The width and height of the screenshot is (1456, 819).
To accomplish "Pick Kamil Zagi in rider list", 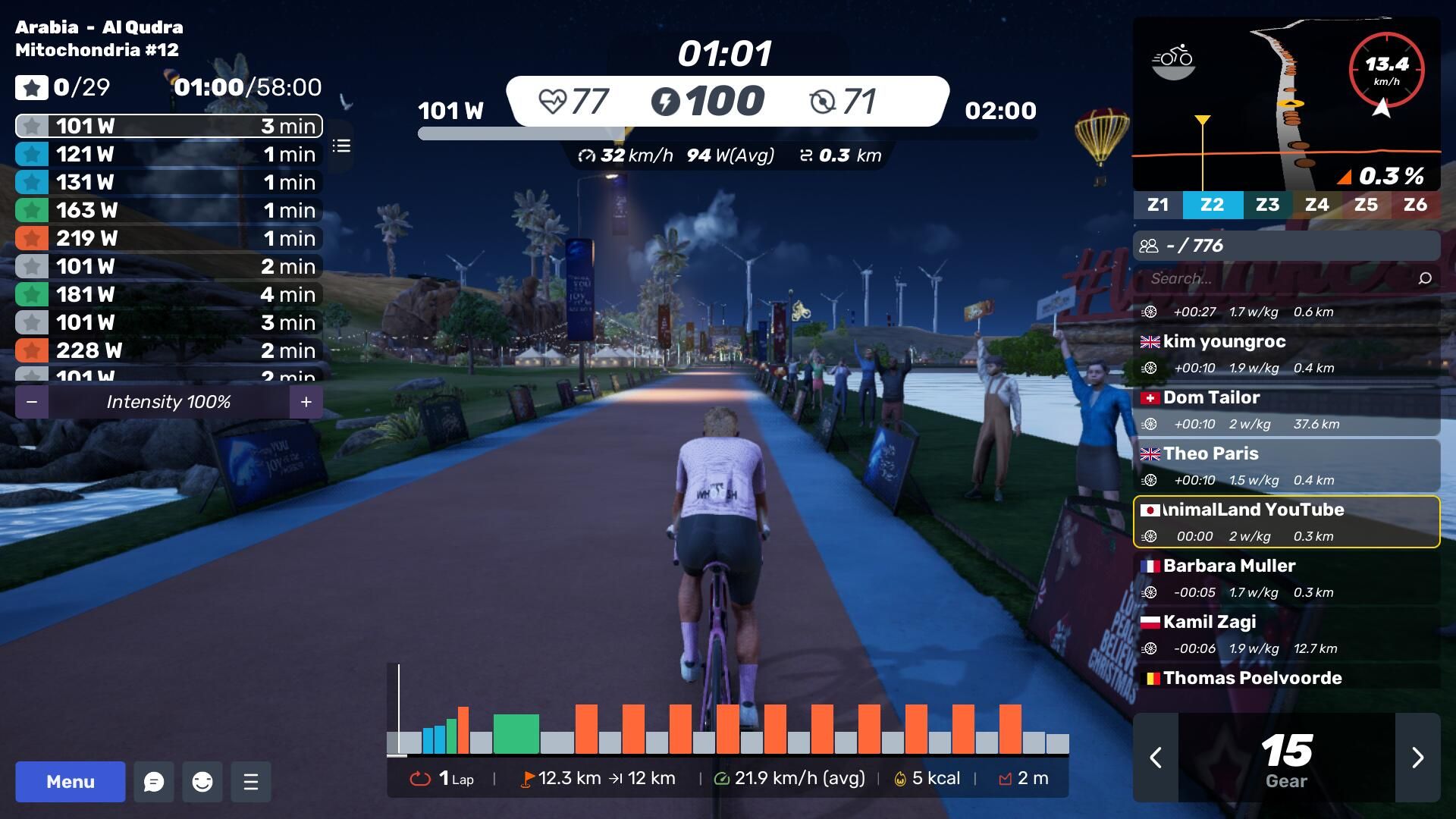I will click(x=1286, y=635).
